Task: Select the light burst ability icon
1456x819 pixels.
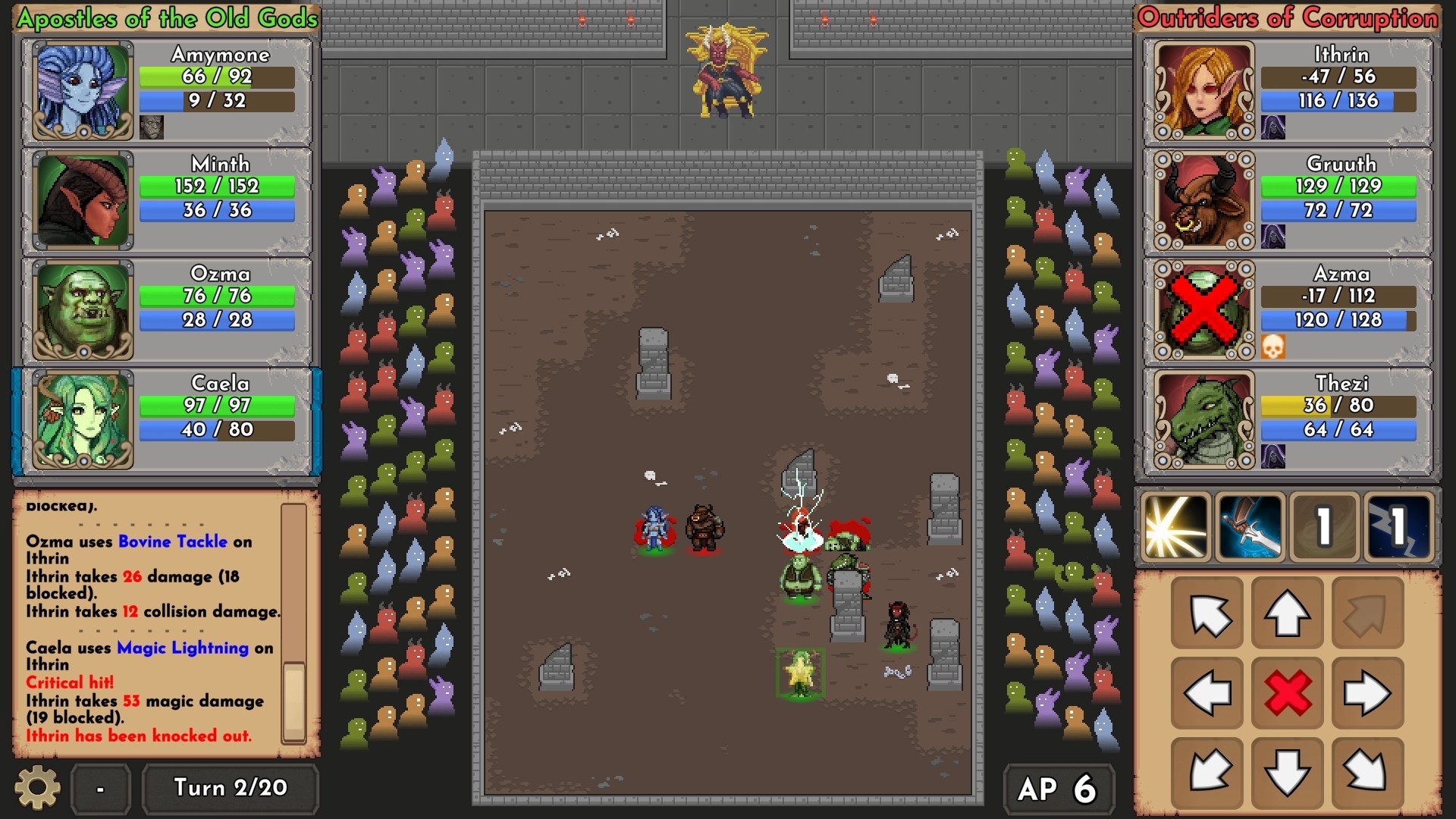Action: [1175, 526]
